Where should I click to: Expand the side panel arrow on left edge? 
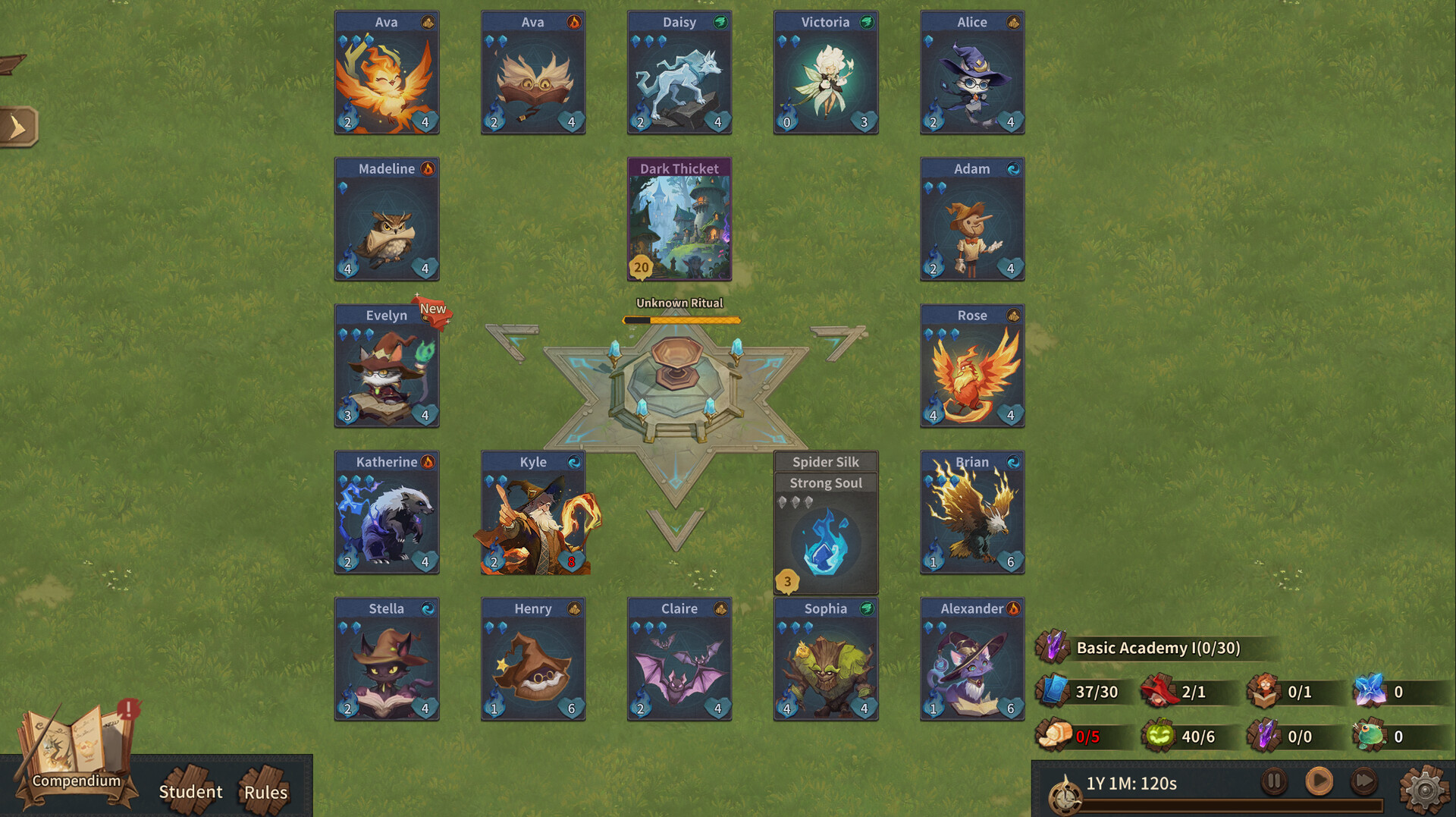(x=19, y=126)
